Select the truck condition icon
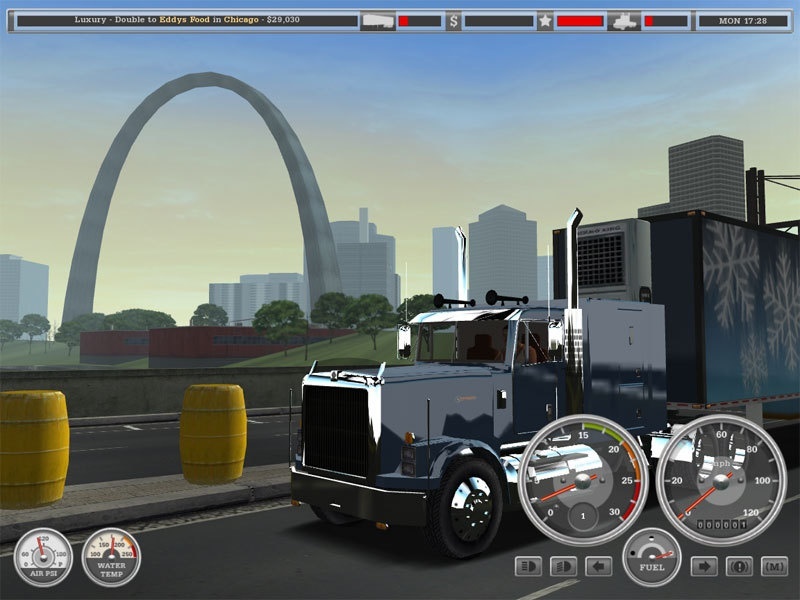The image size is (800, 600). pos(623,20)
